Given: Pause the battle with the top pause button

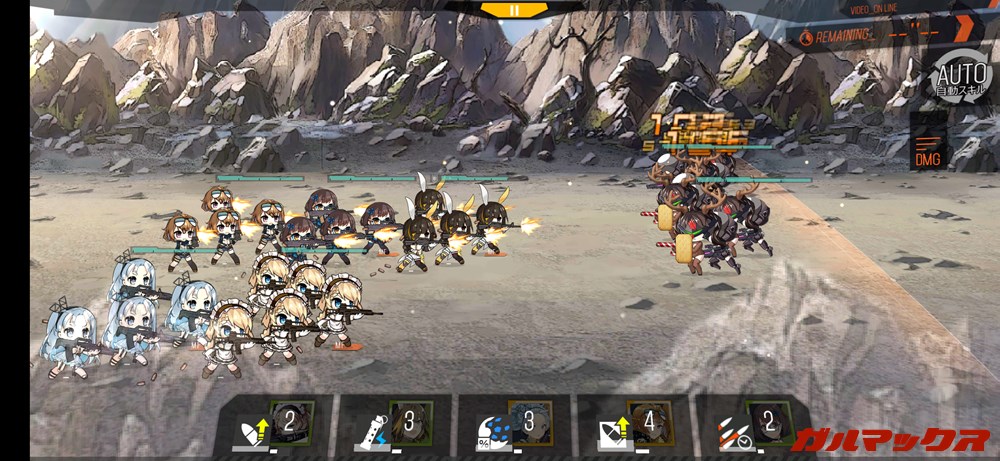Looking at the screenshot, I should click(514, 10).
